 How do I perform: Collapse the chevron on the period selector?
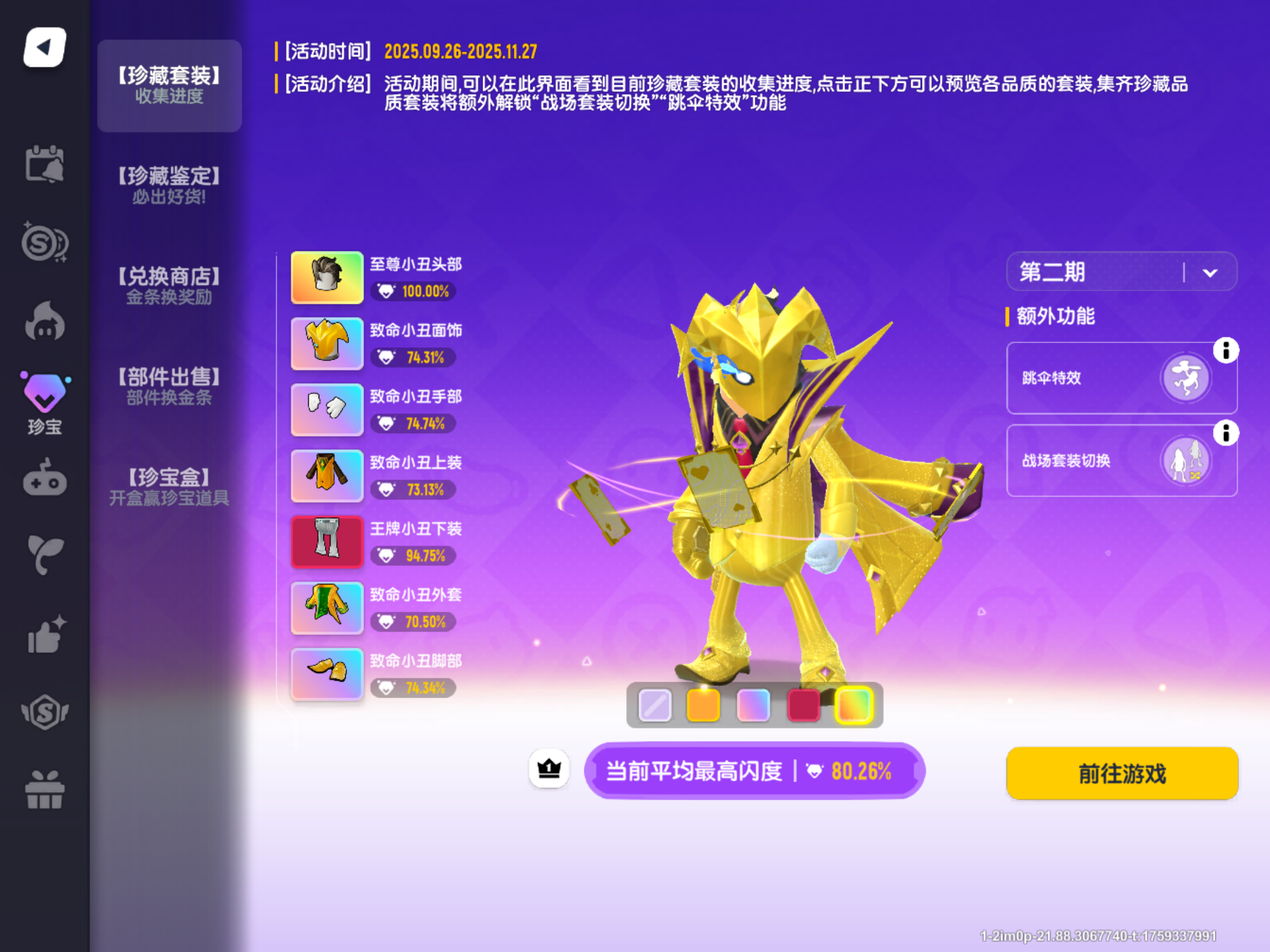pyautogui.click(x=1210, y=271)
